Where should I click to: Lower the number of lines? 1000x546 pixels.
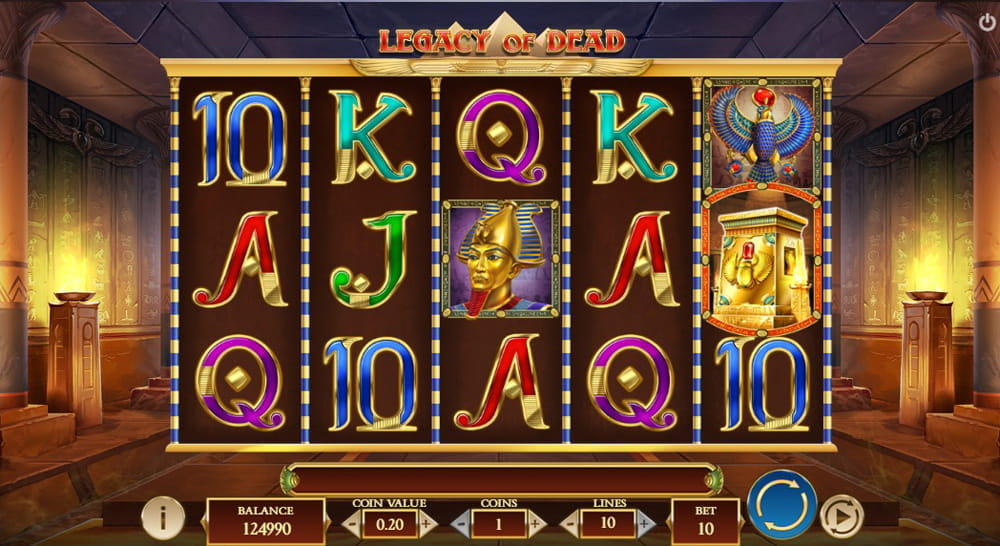[571, 522]
